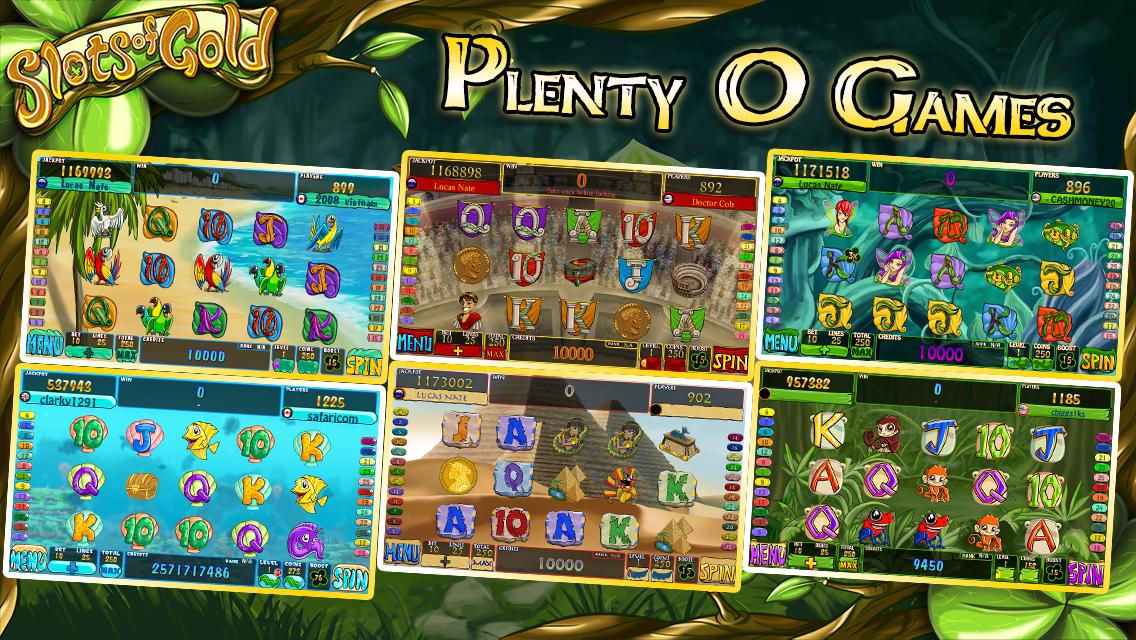Viewport: 1136px width, 640px height.
Task: Spin the reels in the fairy forest game
Action: (x=1096, y=362)
